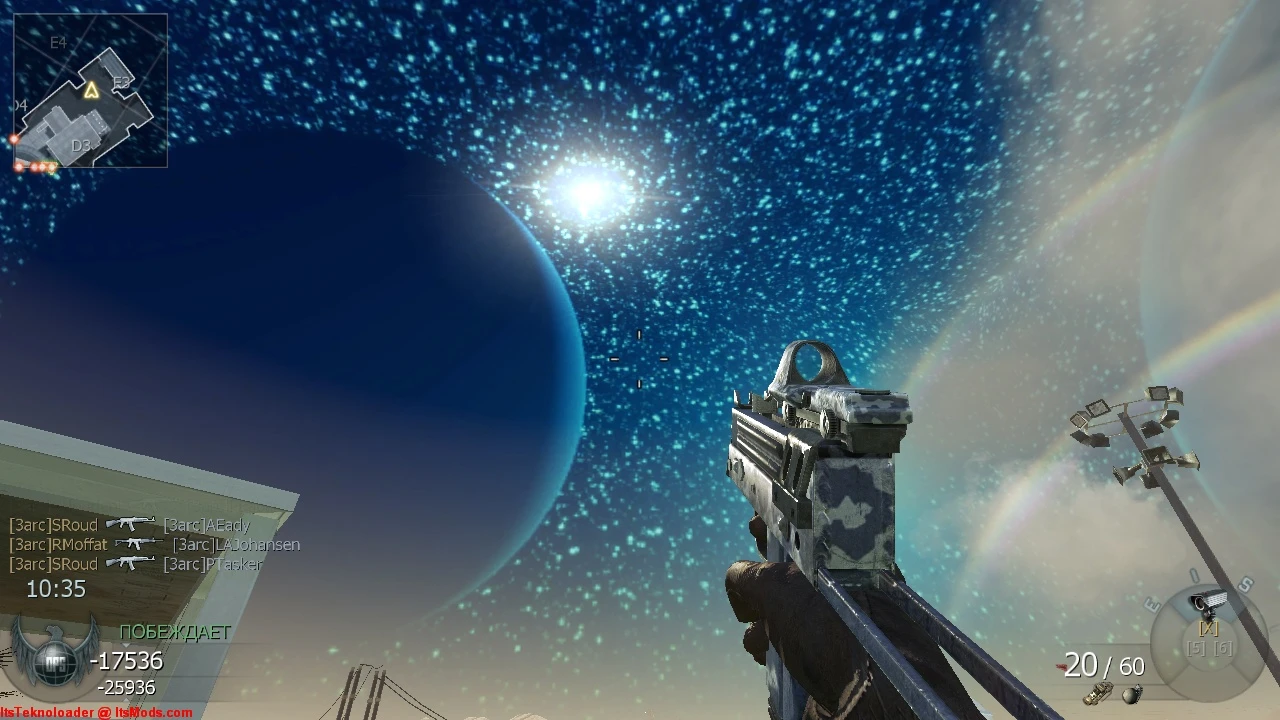Activate the highlighted [X] killstreak prompt
Image resolution: width=1280 pixels, height=720 pixels.
[x=1208, y=629]
